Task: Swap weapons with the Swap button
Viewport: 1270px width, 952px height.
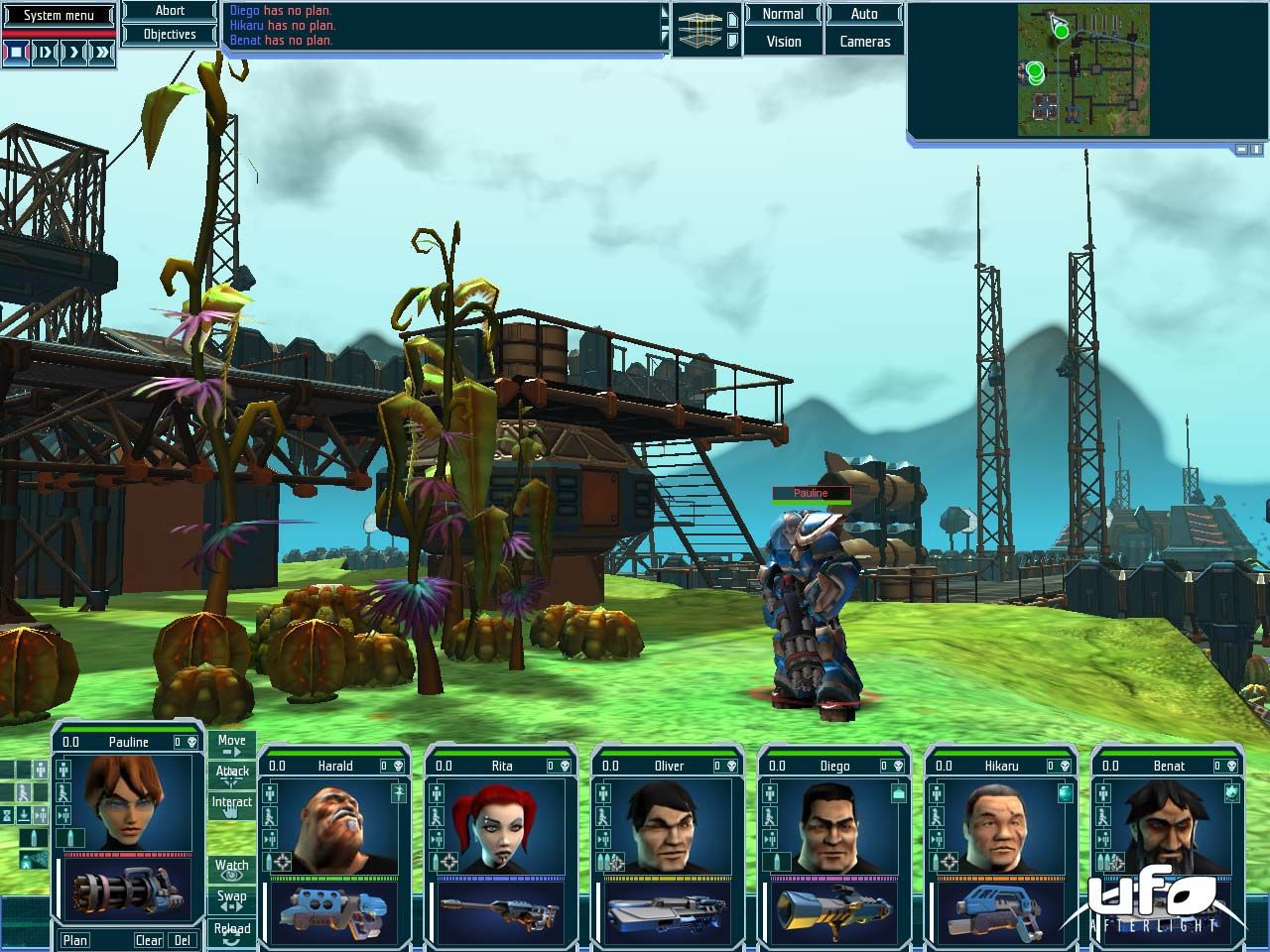Action: click(x=231, y=900)
